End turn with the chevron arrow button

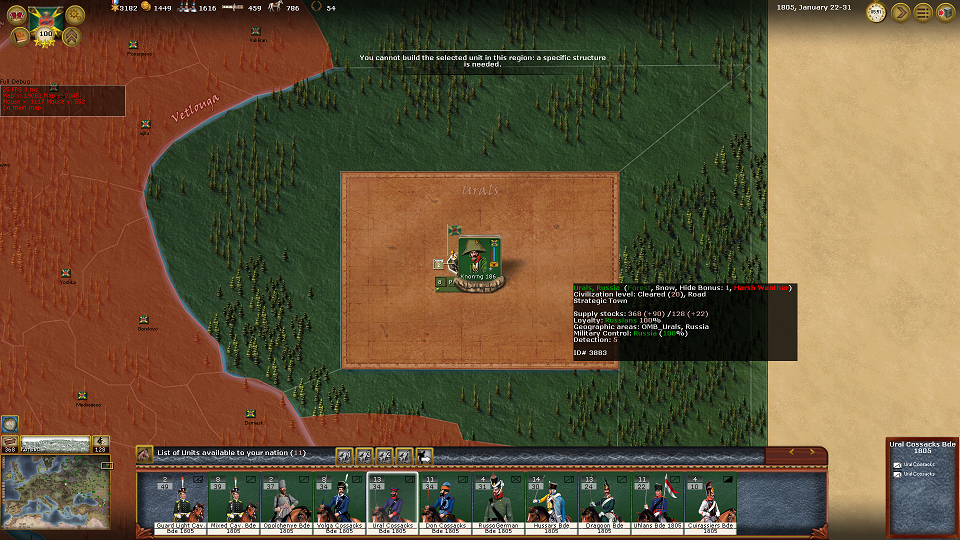pos(900,12)
